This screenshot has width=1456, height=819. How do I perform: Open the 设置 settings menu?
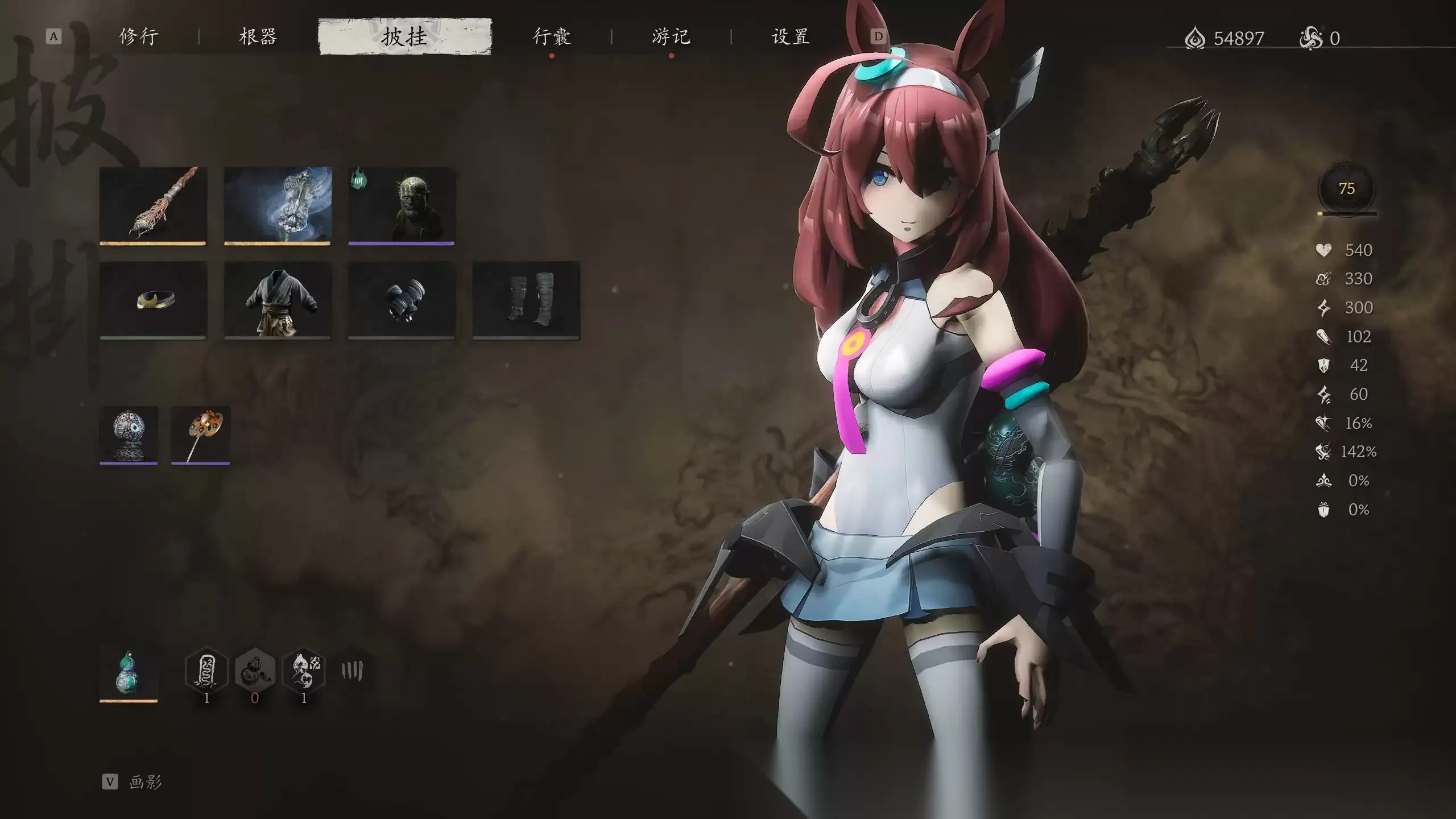point(791,37)
